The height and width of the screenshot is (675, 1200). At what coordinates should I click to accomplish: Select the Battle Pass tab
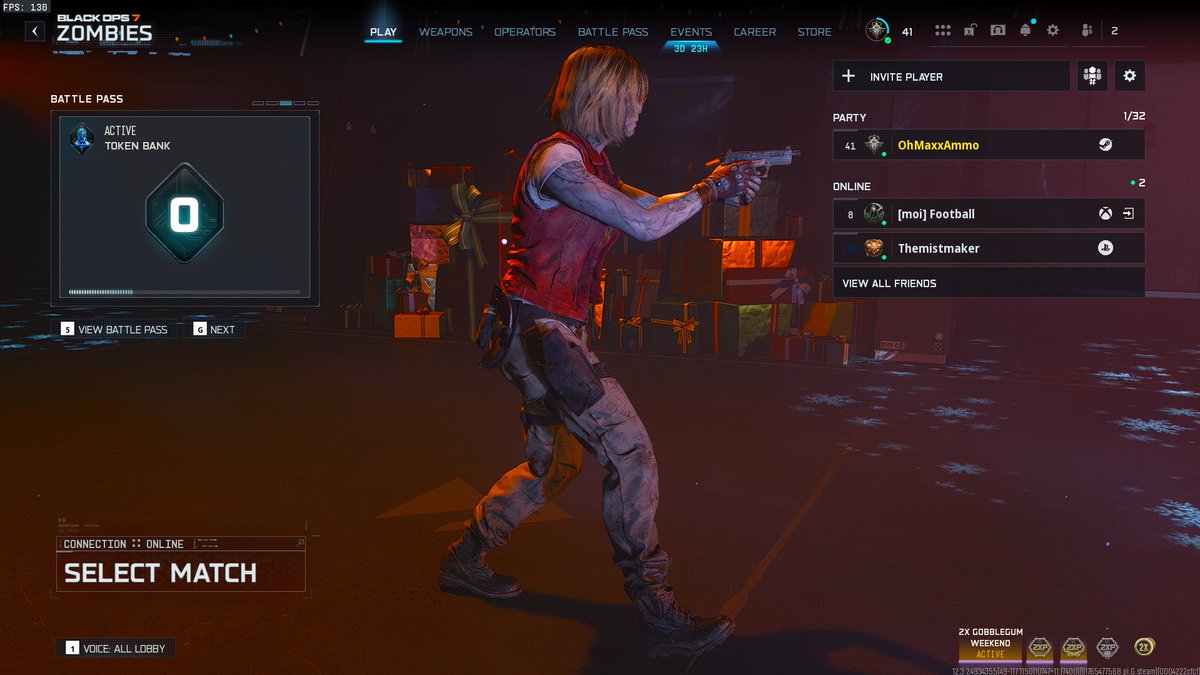612,32
